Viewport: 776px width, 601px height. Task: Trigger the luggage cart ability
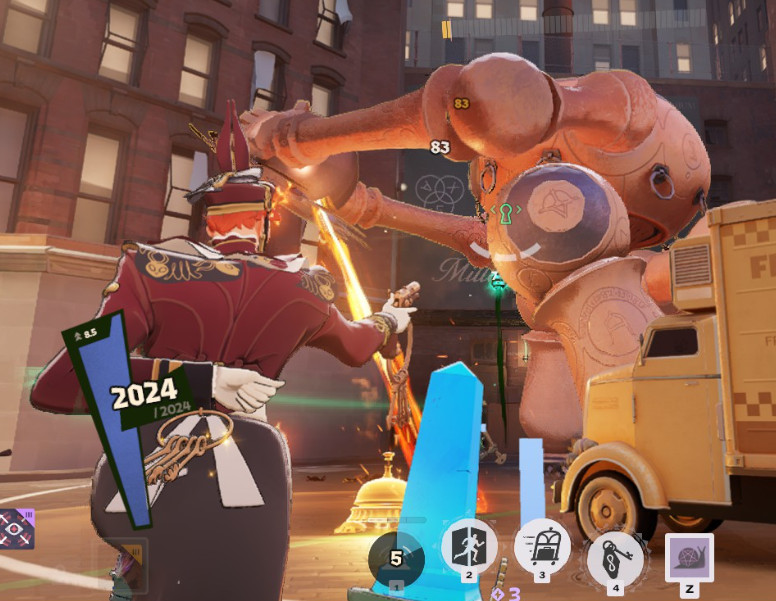coord(542,547)
